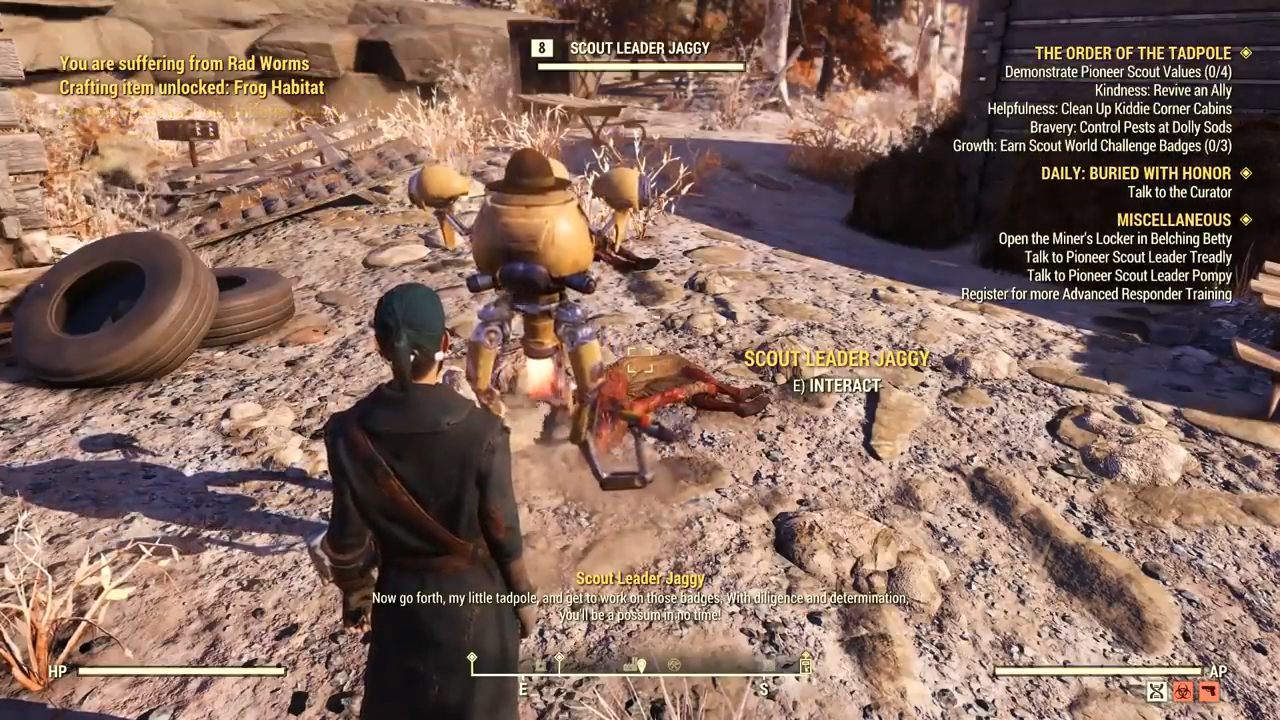Select the Open the Miner's Locker objective
Viewport: 1280px width, 720px height.
[x=1115, y=239]
